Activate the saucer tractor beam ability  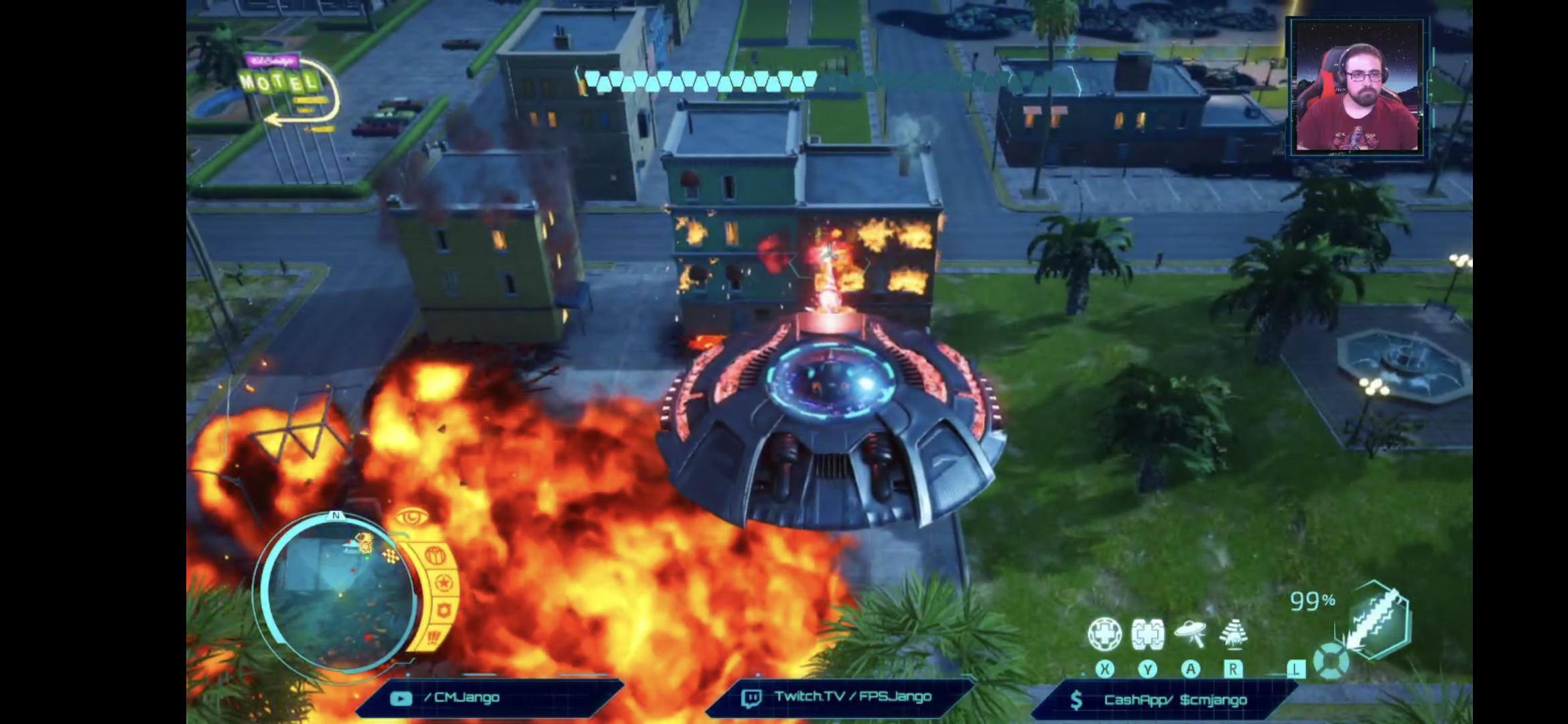pyautogui.click(x=1190, y=633)
